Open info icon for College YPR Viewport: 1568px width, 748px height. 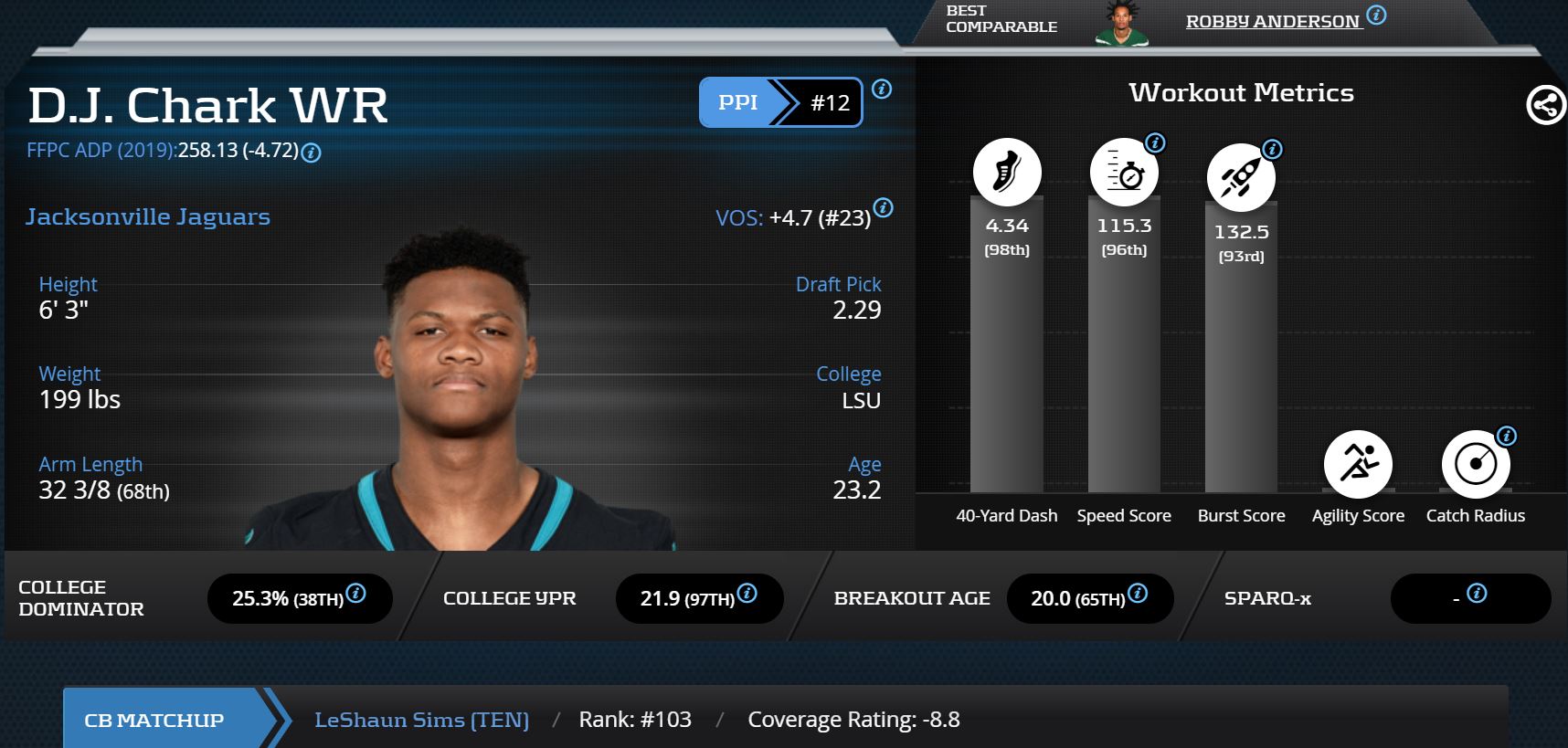[747, 594]
